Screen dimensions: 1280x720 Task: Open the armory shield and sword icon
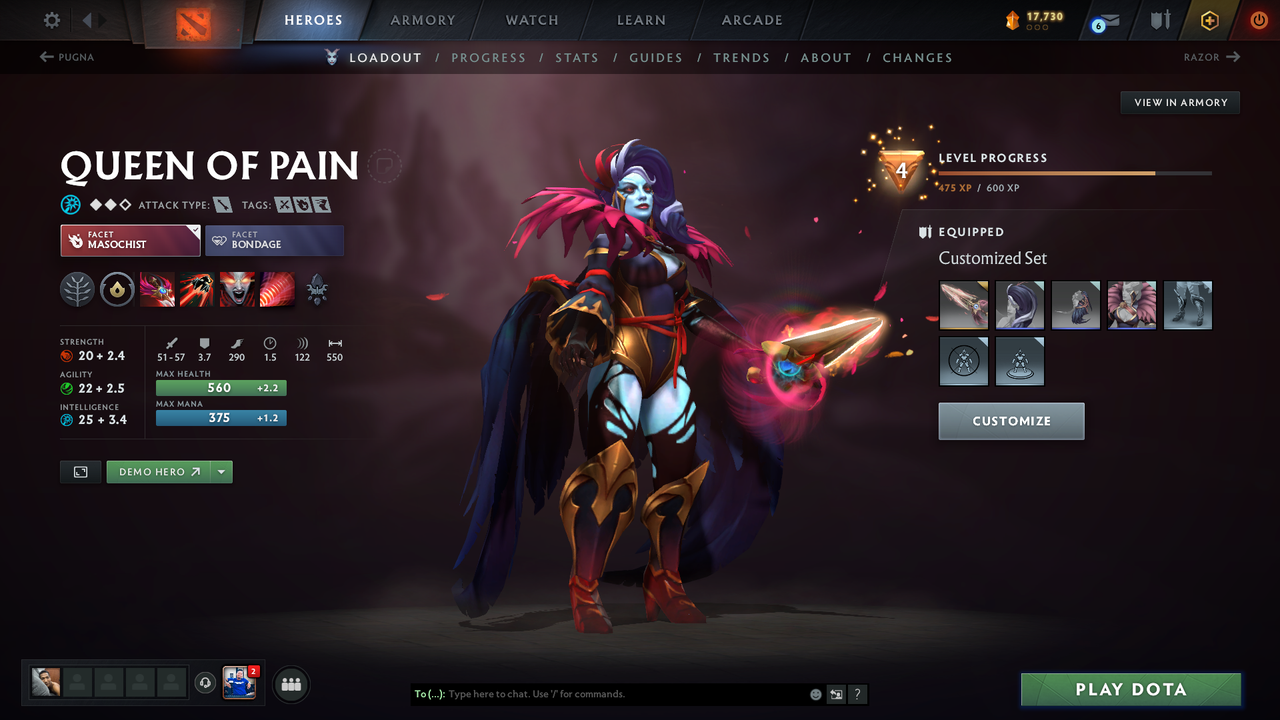tap(1160, 19)
